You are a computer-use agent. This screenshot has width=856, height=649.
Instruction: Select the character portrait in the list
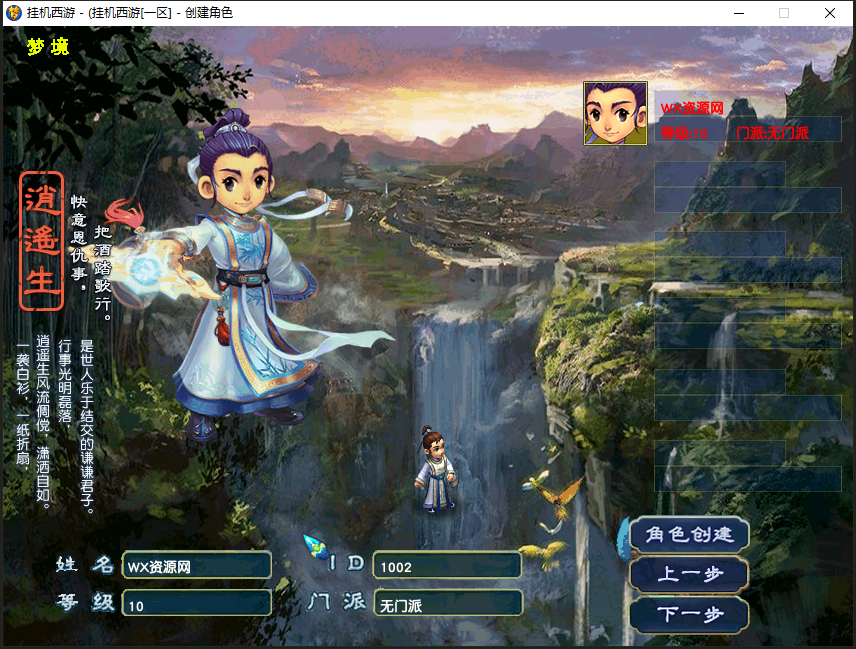[x=615, y=113]
